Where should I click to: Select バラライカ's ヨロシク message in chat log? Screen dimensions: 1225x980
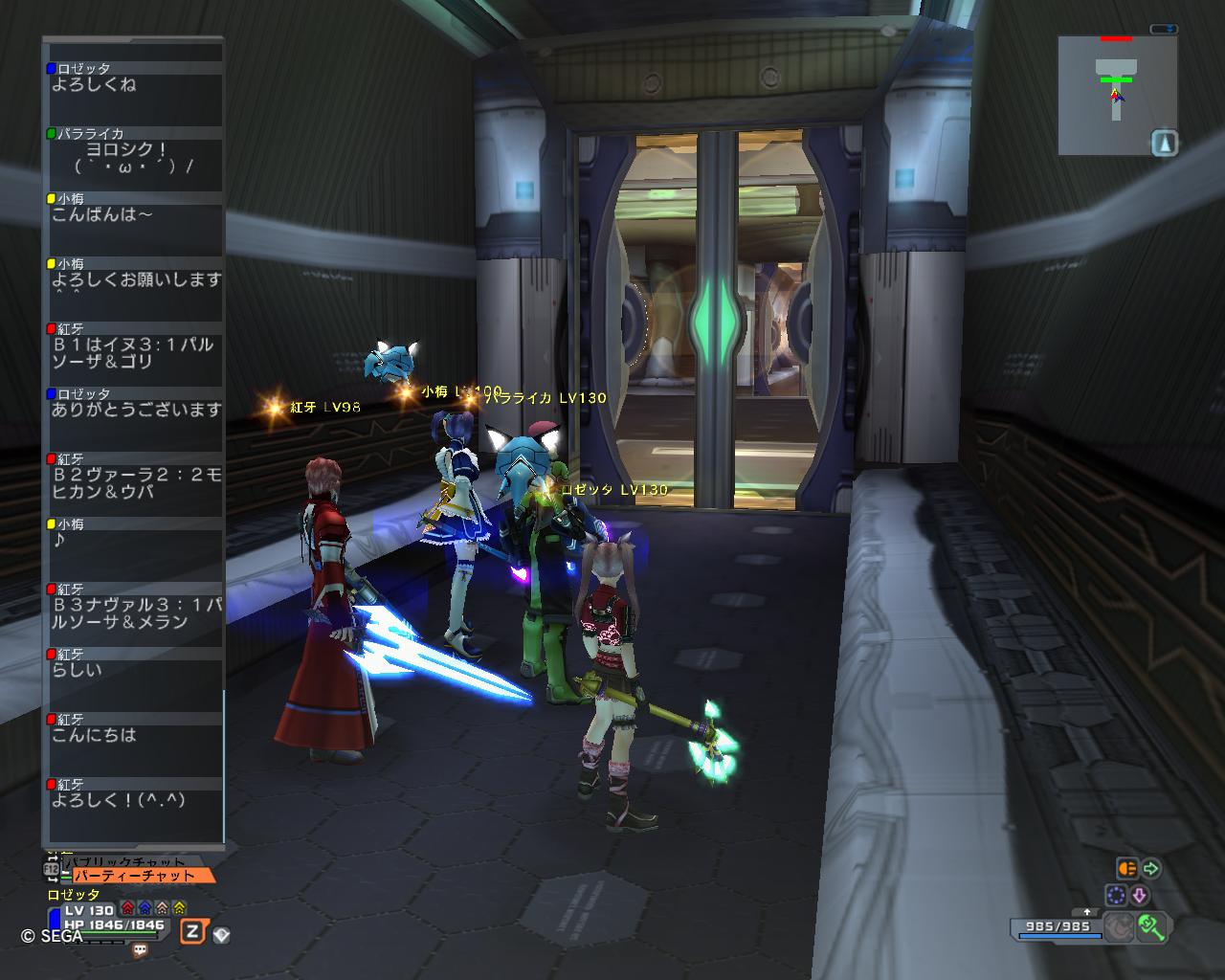[134, 158]
